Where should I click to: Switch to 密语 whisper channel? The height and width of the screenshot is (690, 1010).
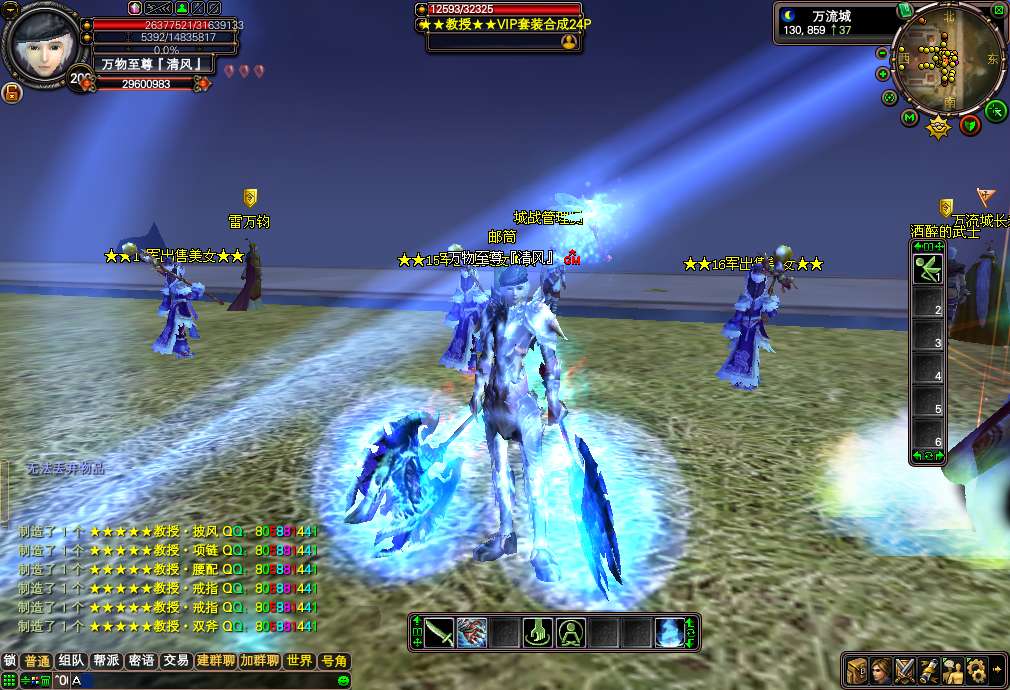coord(141,661)
